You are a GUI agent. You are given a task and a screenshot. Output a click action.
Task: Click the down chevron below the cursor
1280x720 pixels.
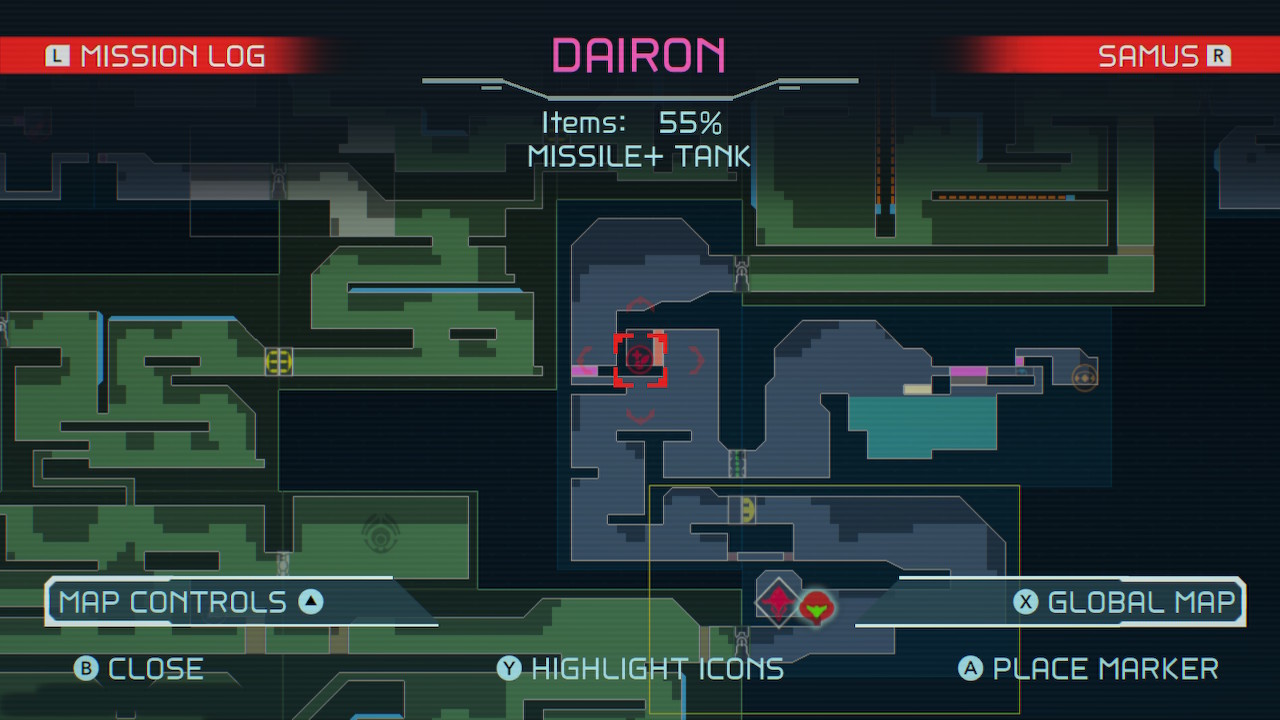click(x=640, y=418)
